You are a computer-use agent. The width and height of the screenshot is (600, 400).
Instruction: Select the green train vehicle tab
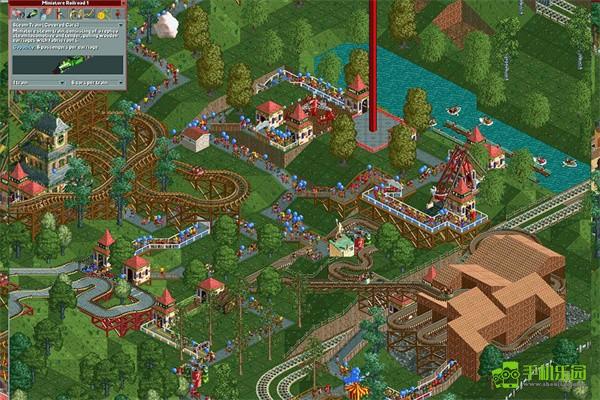[32, 13]
